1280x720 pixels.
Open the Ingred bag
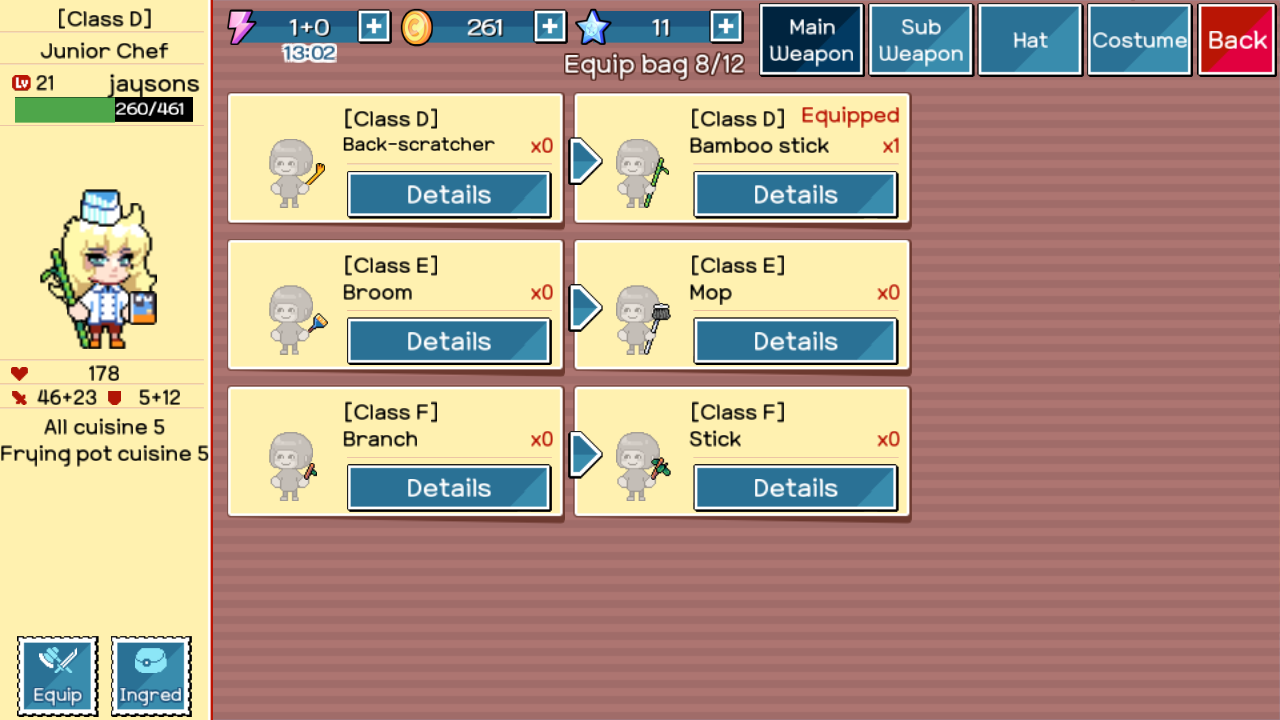click(x=151, y=676)
